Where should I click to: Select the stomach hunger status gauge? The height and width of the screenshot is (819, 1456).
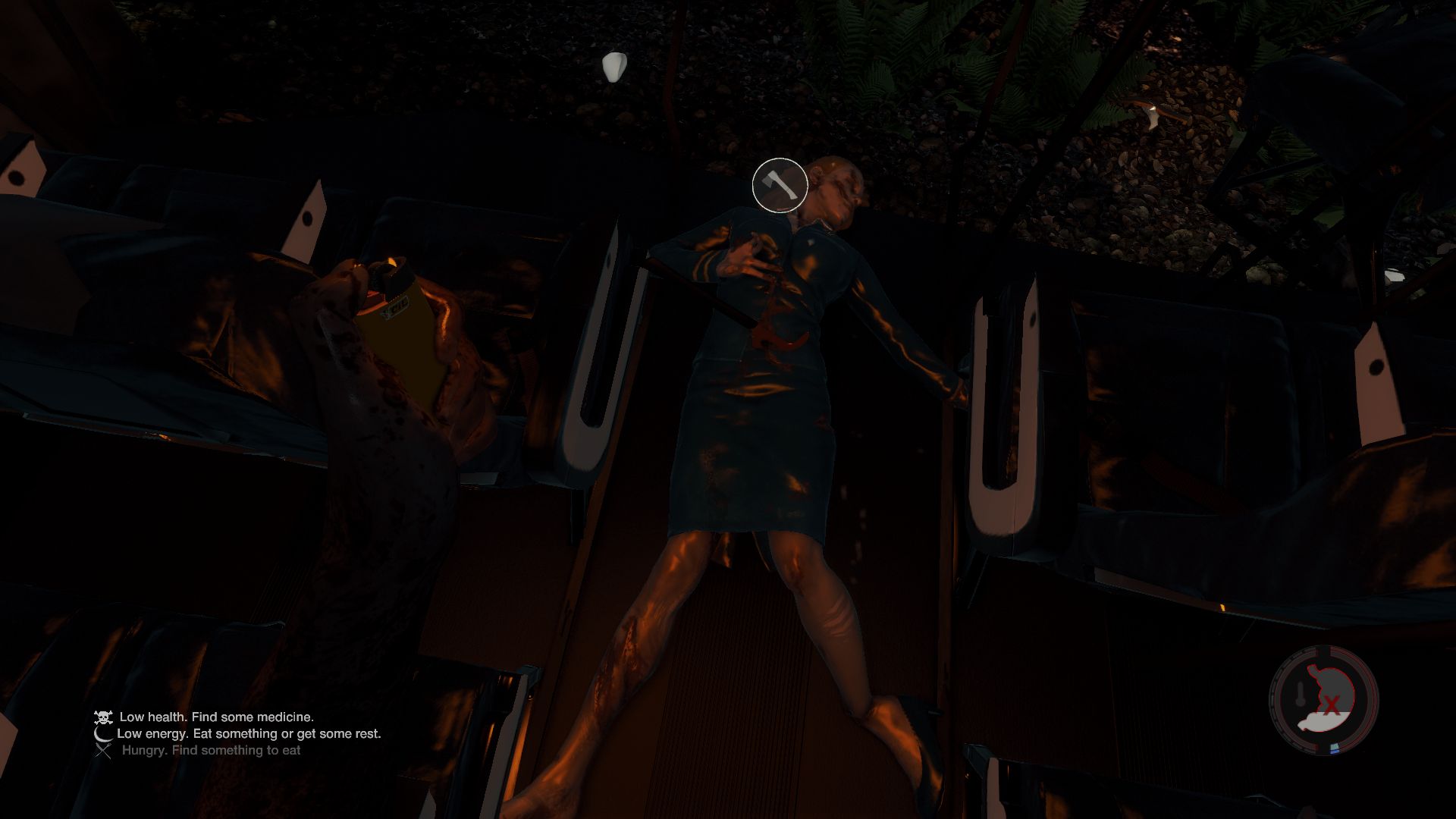pos(1324,701)
